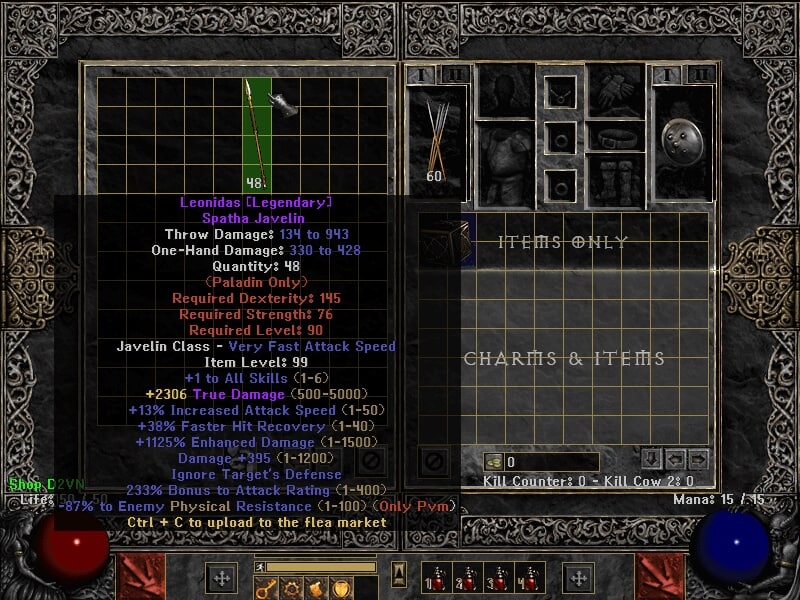Close the inventory with the circle-slash button

coord(433,461)
